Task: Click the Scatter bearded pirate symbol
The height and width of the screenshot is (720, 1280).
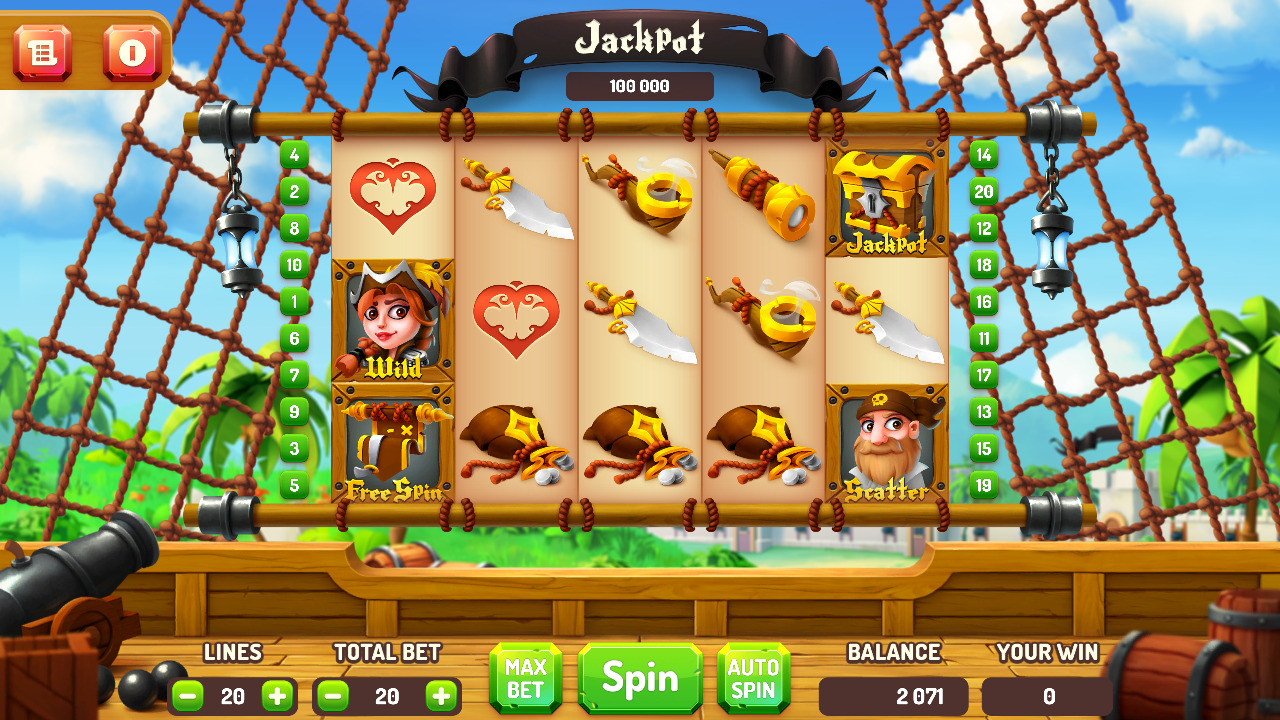Action: (886, 440)
